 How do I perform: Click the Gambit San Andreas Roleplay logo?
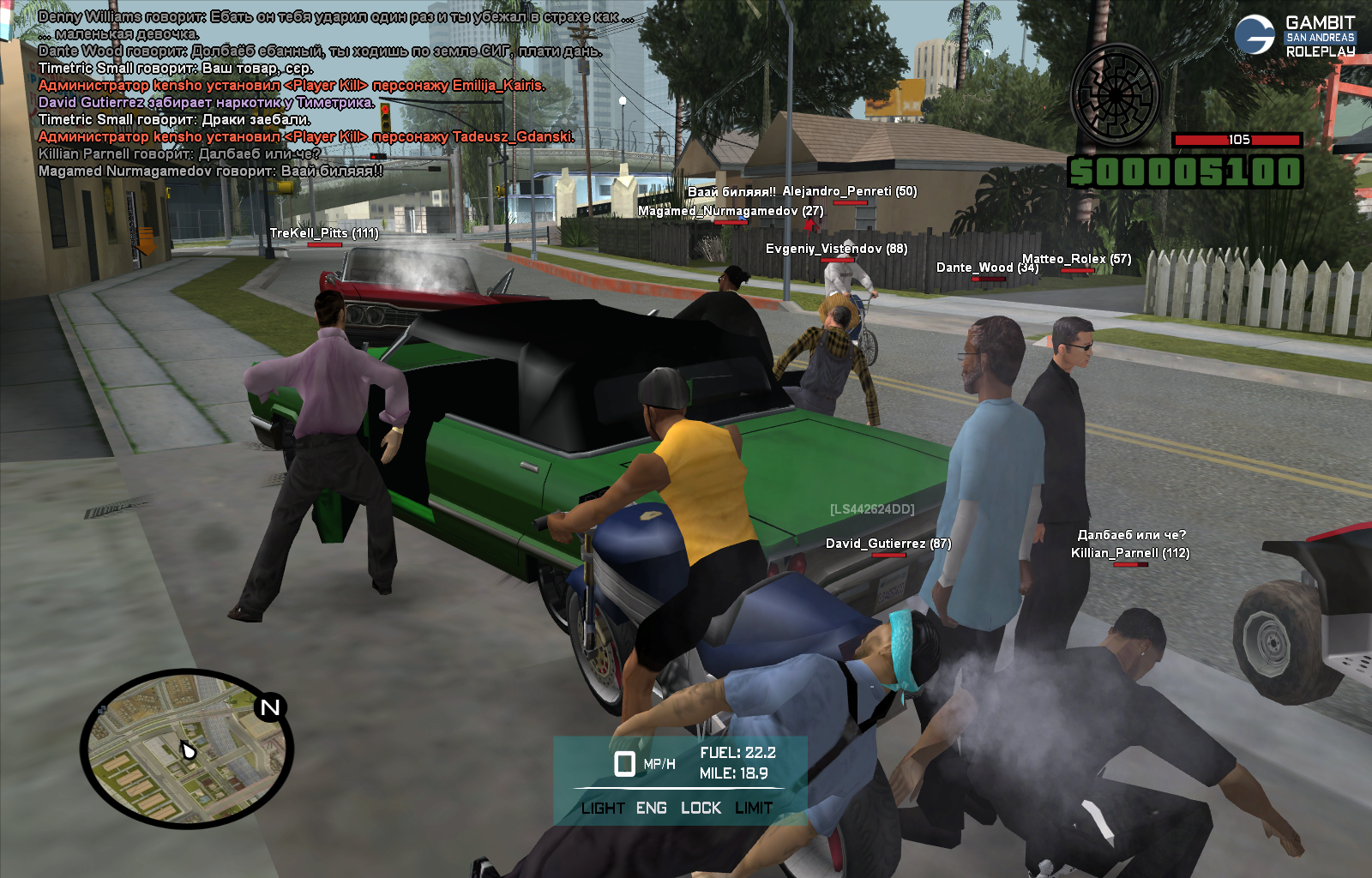point(1295,36)
